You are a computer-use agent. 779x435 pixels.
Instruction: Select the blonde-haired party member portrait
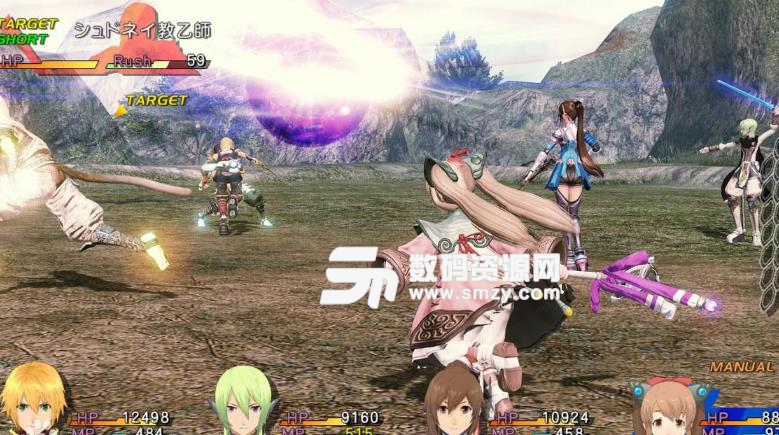pyautogui.click(x=35, y=402)
